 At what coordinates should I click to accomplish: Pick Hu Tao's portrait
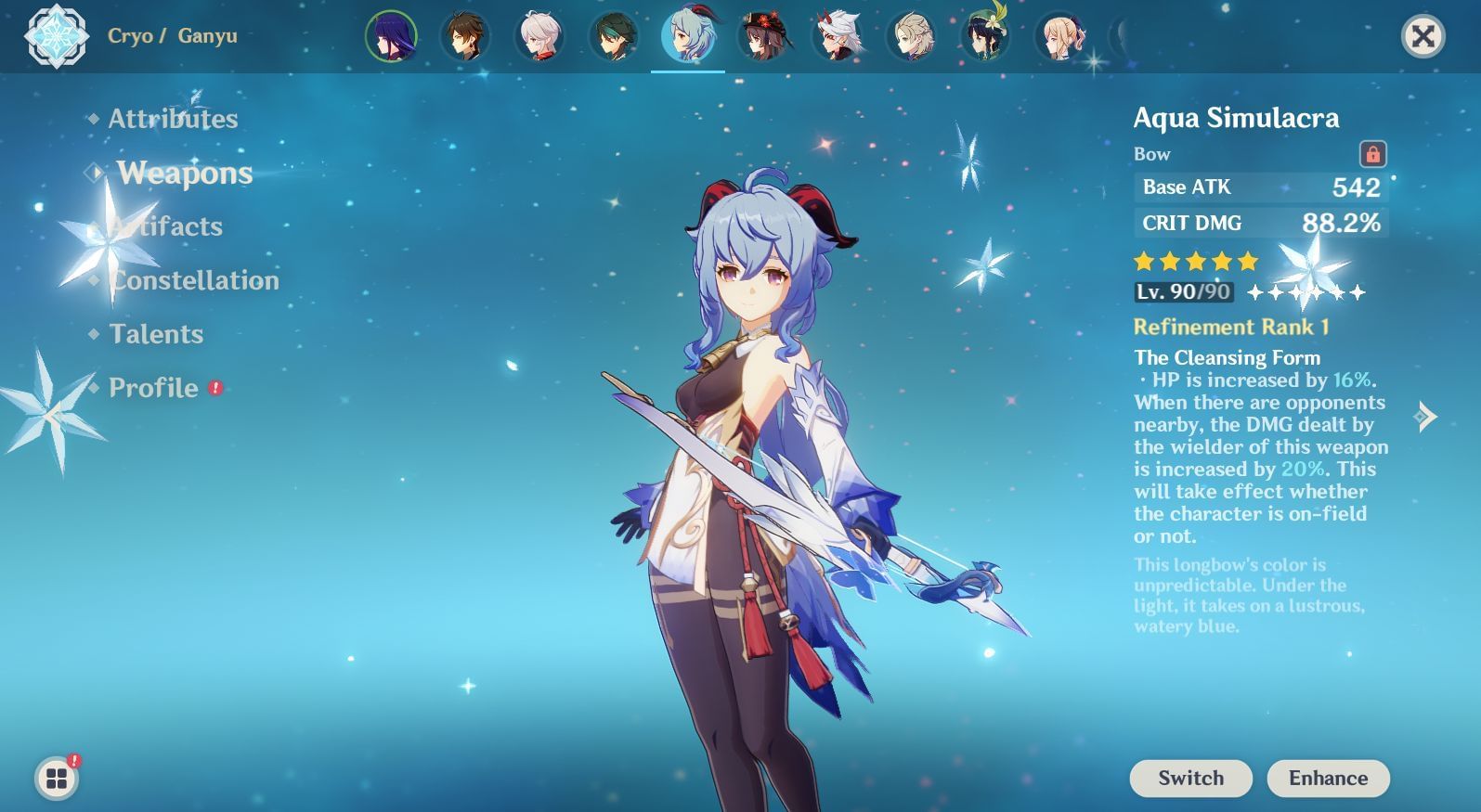point(762,37)
